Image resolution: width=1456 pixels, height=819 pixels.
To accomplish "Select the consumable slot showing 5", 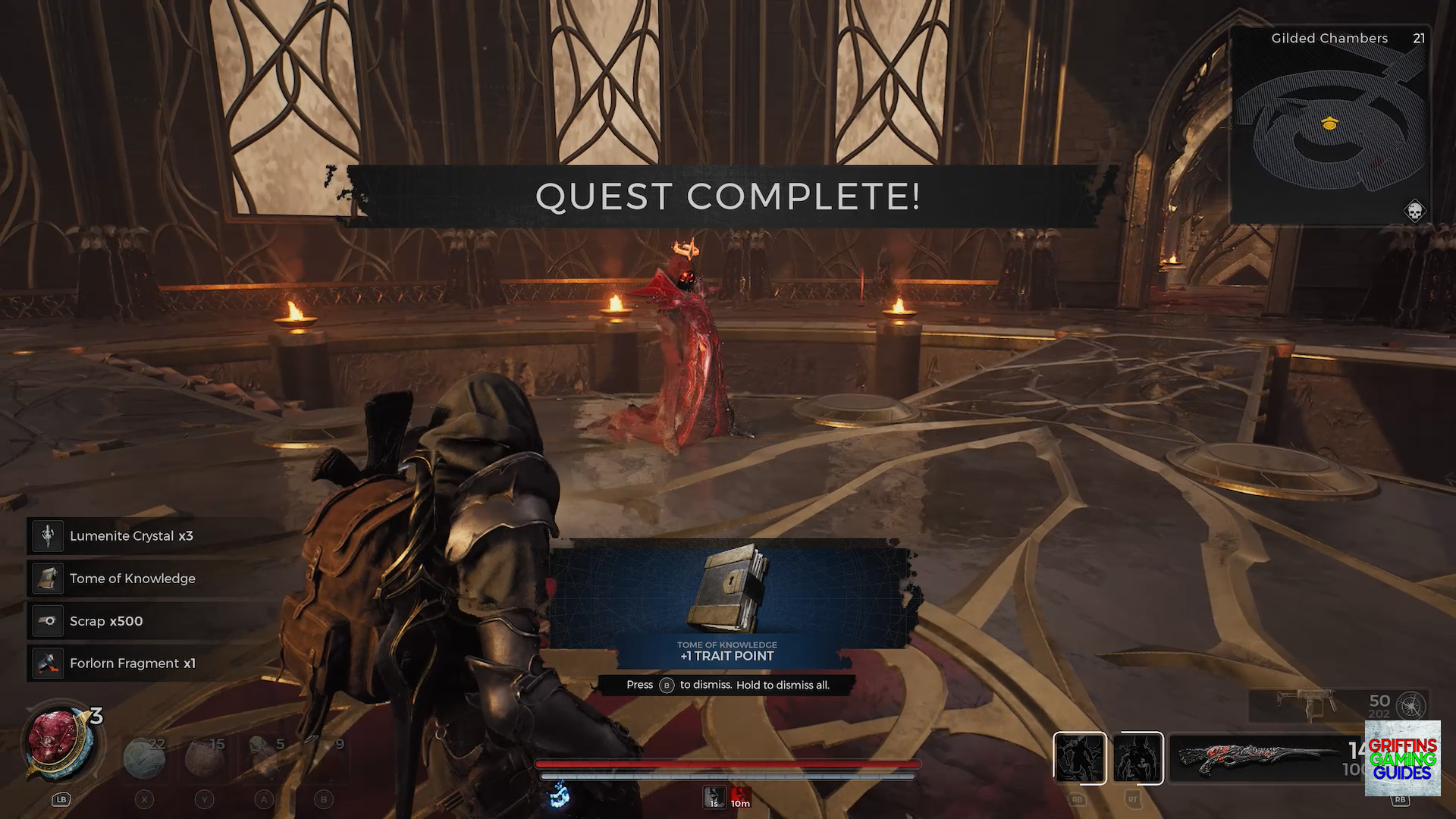I will [265, 757].
